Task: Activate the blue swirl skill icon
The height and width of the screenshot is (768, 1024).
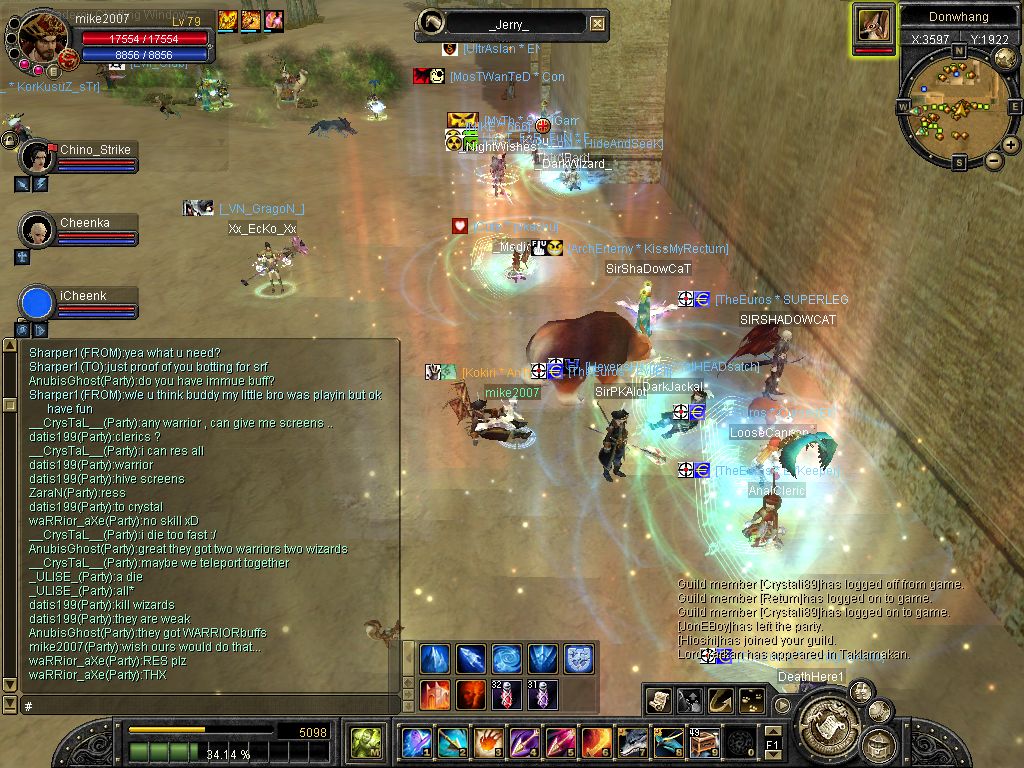Action: tap(507, 659)
